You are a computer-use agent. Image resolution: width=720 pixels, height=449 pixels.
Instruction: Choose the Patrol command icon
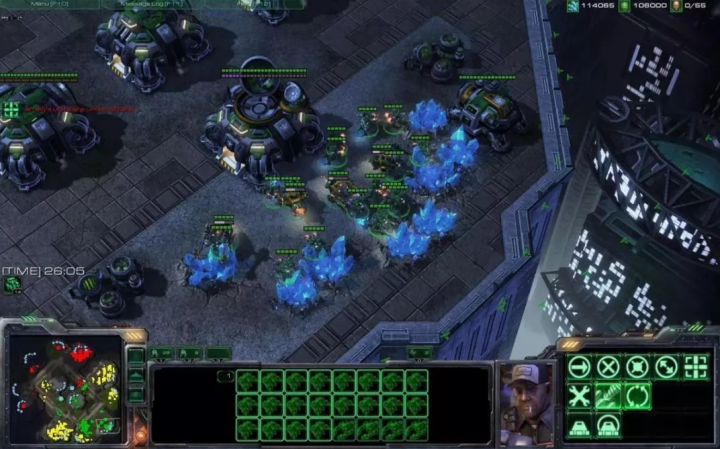tap(665, 366)
